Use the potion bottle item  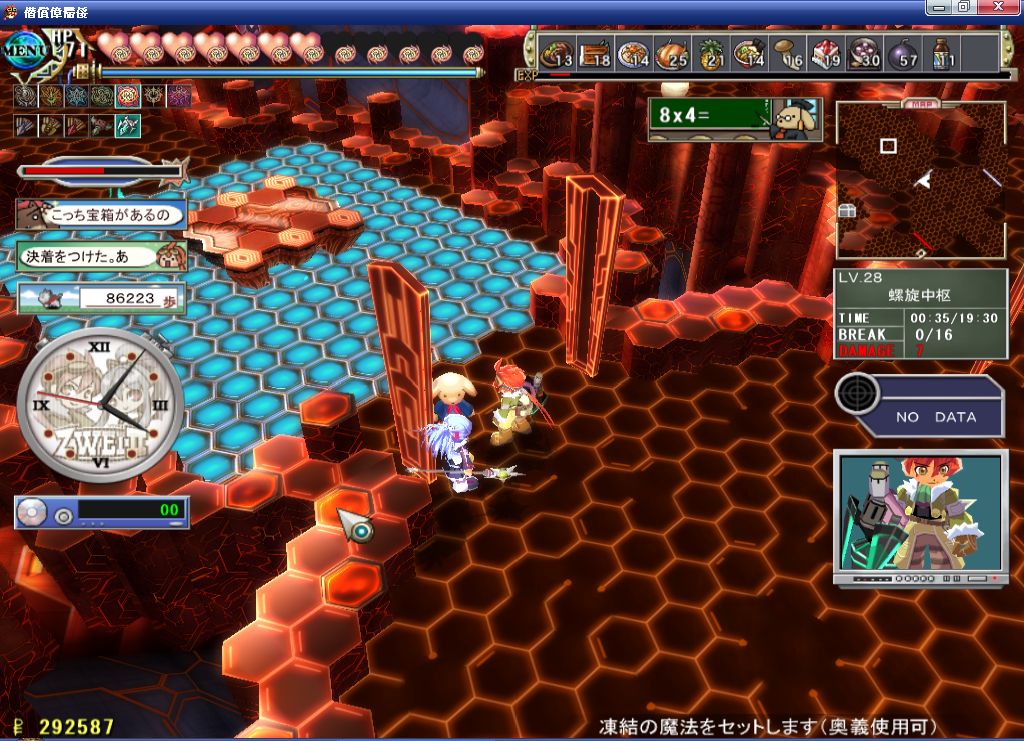tap(941, 52)
